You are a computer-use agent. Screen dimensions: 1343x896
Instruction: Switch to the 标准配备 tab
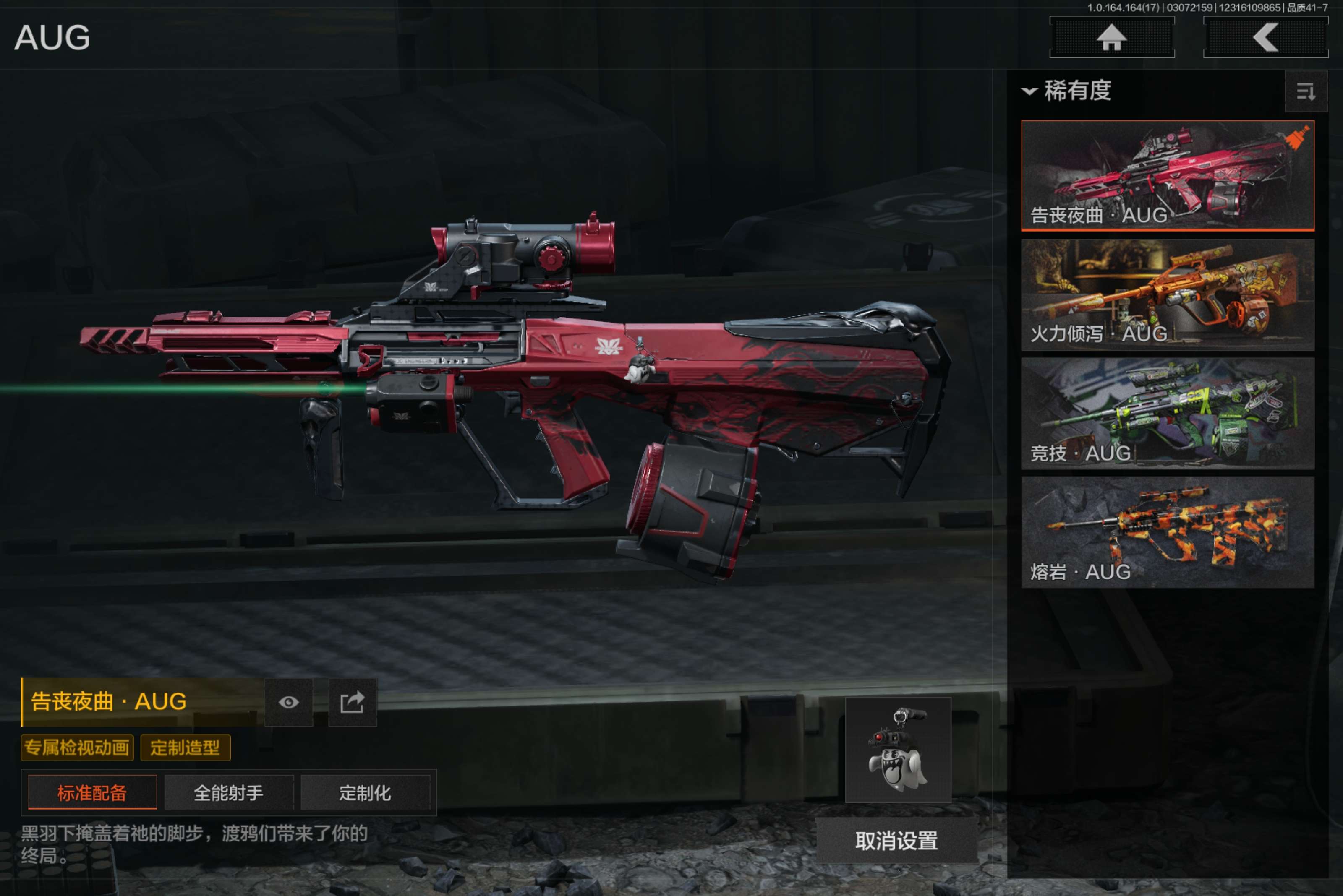(92, 792)
